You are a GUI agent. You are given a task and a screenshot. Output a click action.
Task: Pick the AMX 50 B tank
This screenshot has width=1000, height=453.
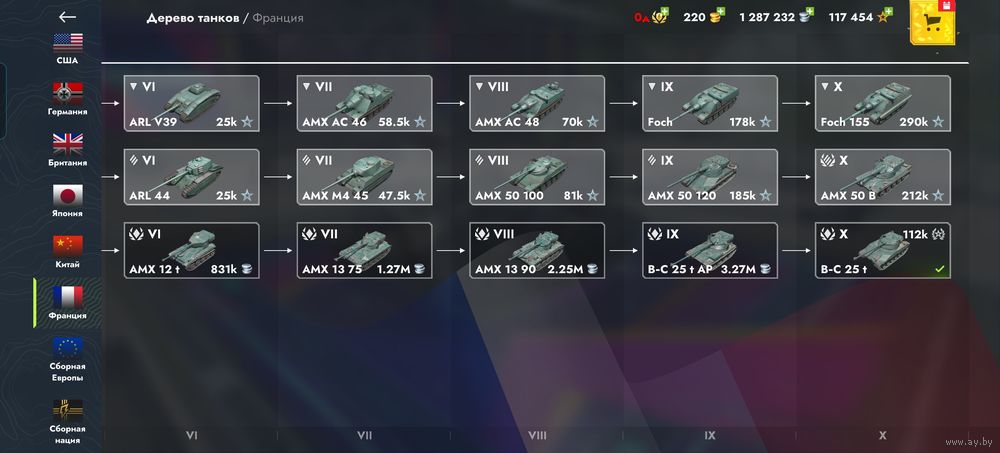[882, 177]
